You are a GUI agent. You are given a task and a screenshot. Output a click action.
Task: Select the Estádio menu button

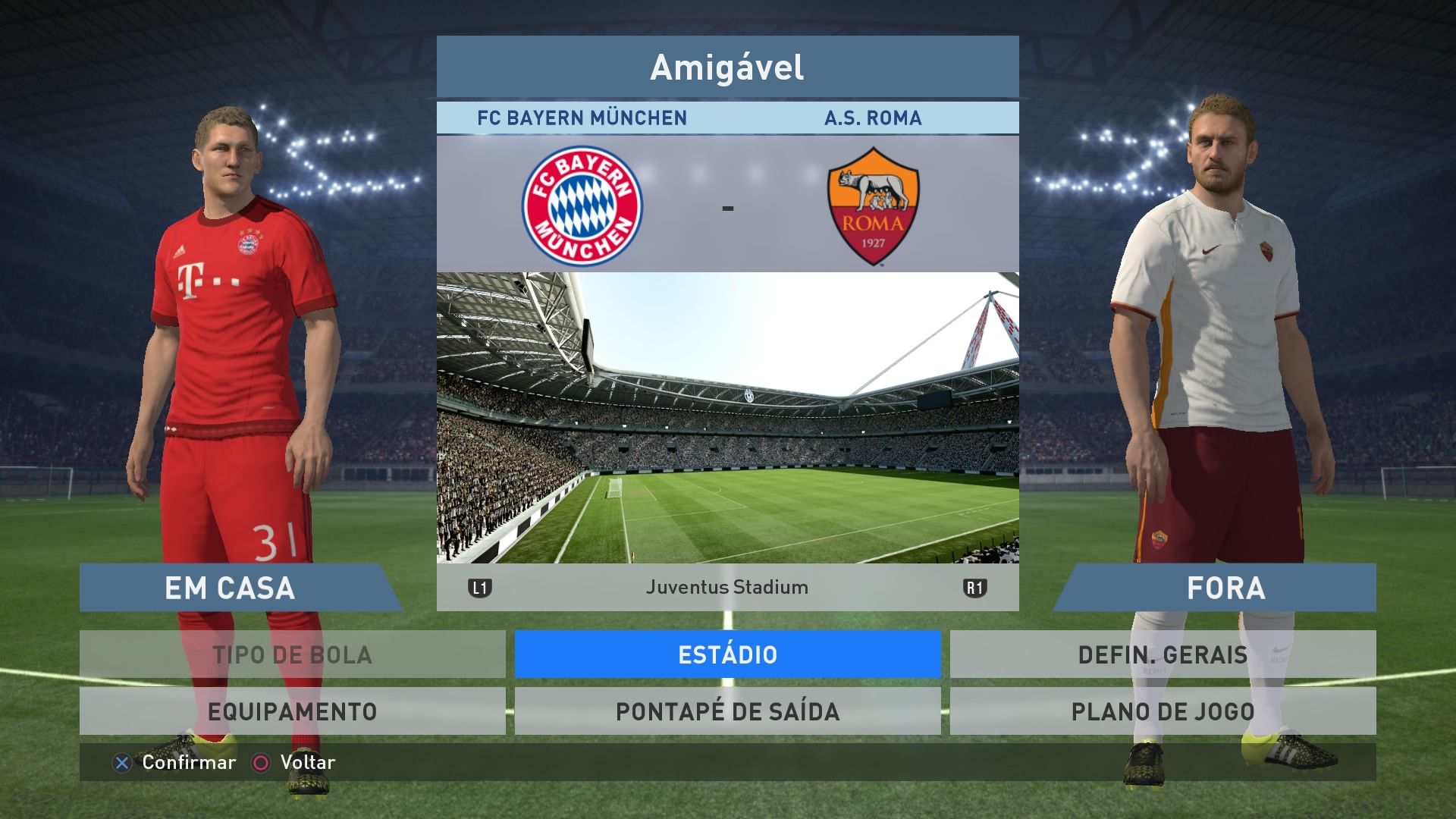point(727,654)
